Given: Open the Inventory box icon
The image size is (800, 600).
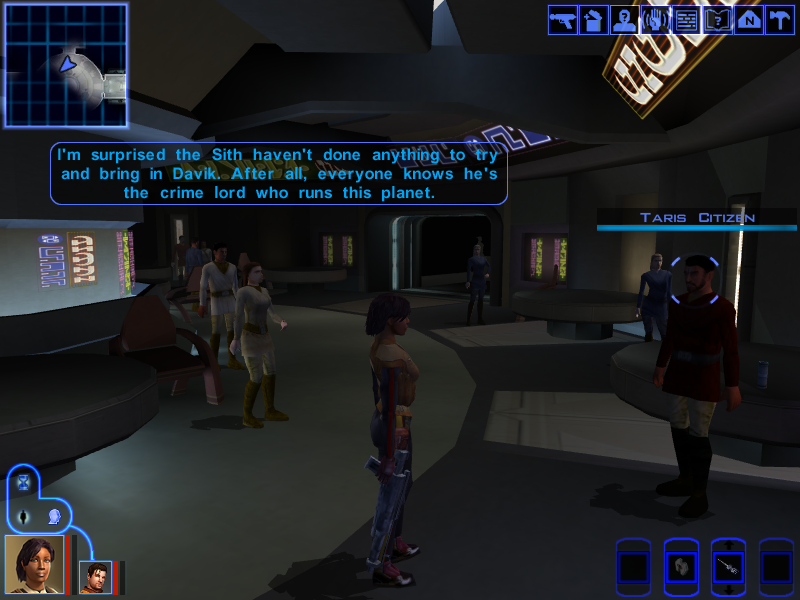Looking at the screenshot, I should tap(593, 20).
